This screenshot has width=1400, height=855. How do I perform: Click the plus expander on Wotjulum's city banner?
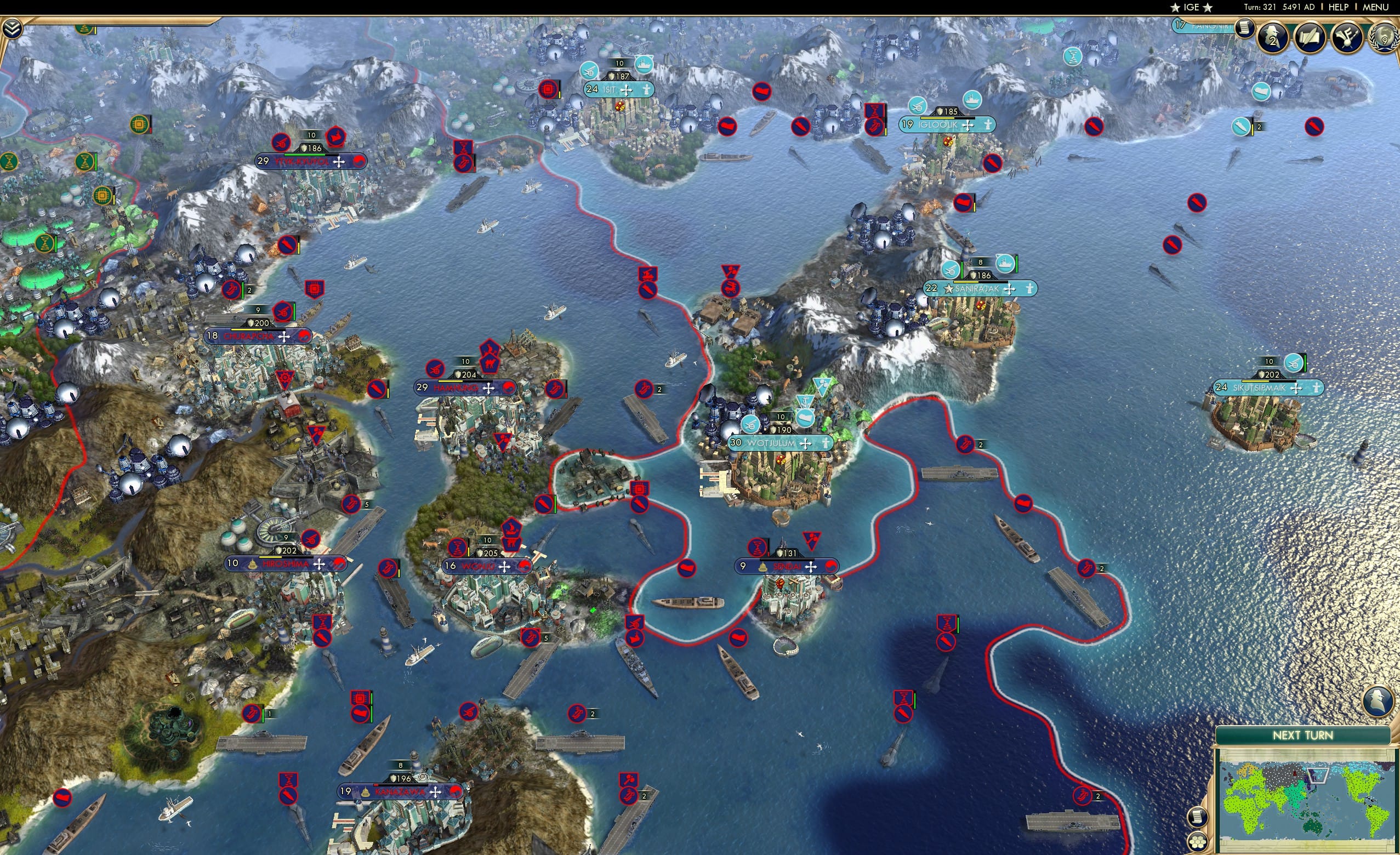(805, 444)
